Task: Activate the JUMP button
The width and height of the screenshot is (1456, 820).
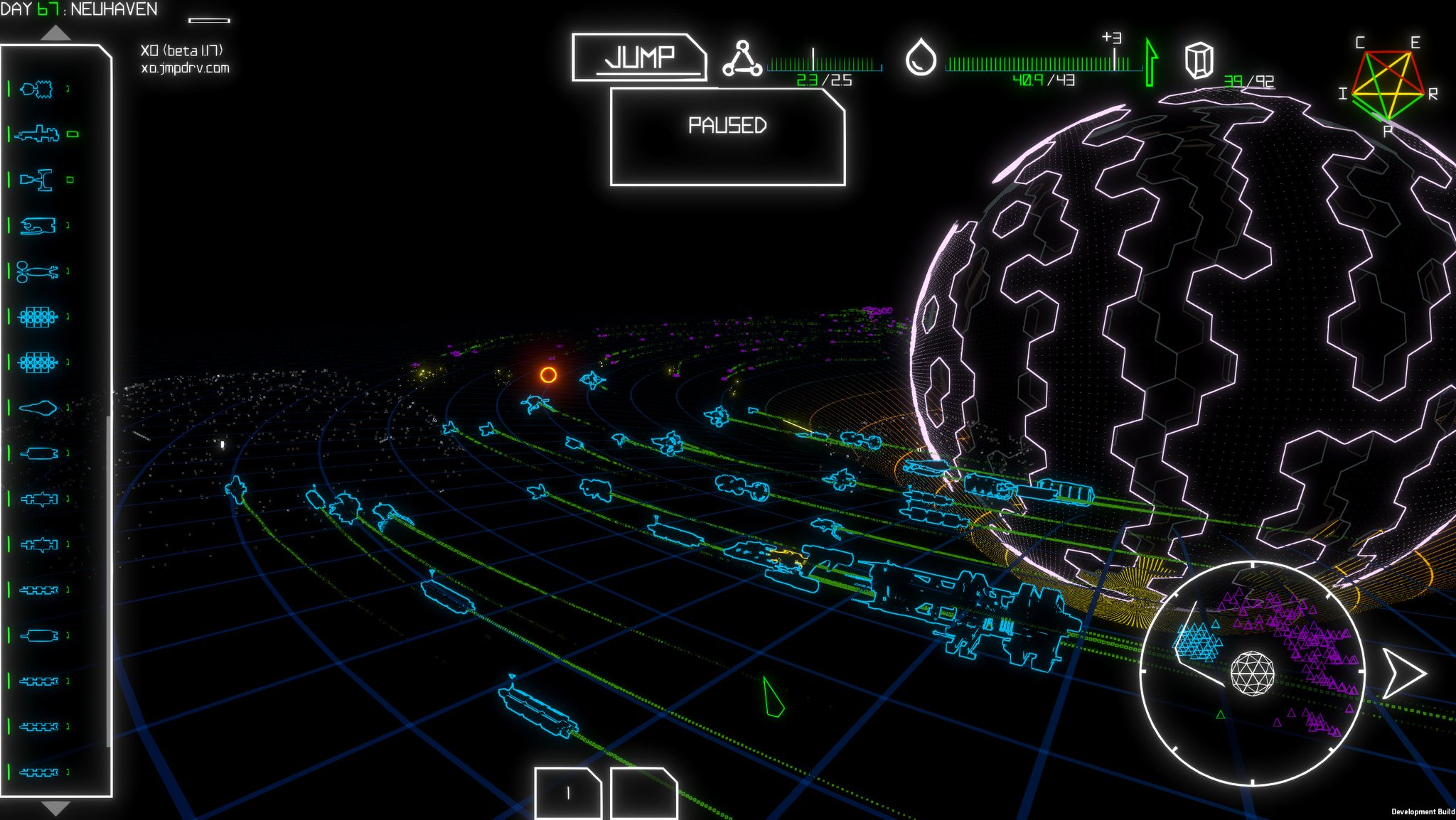Action: [638, 57]
